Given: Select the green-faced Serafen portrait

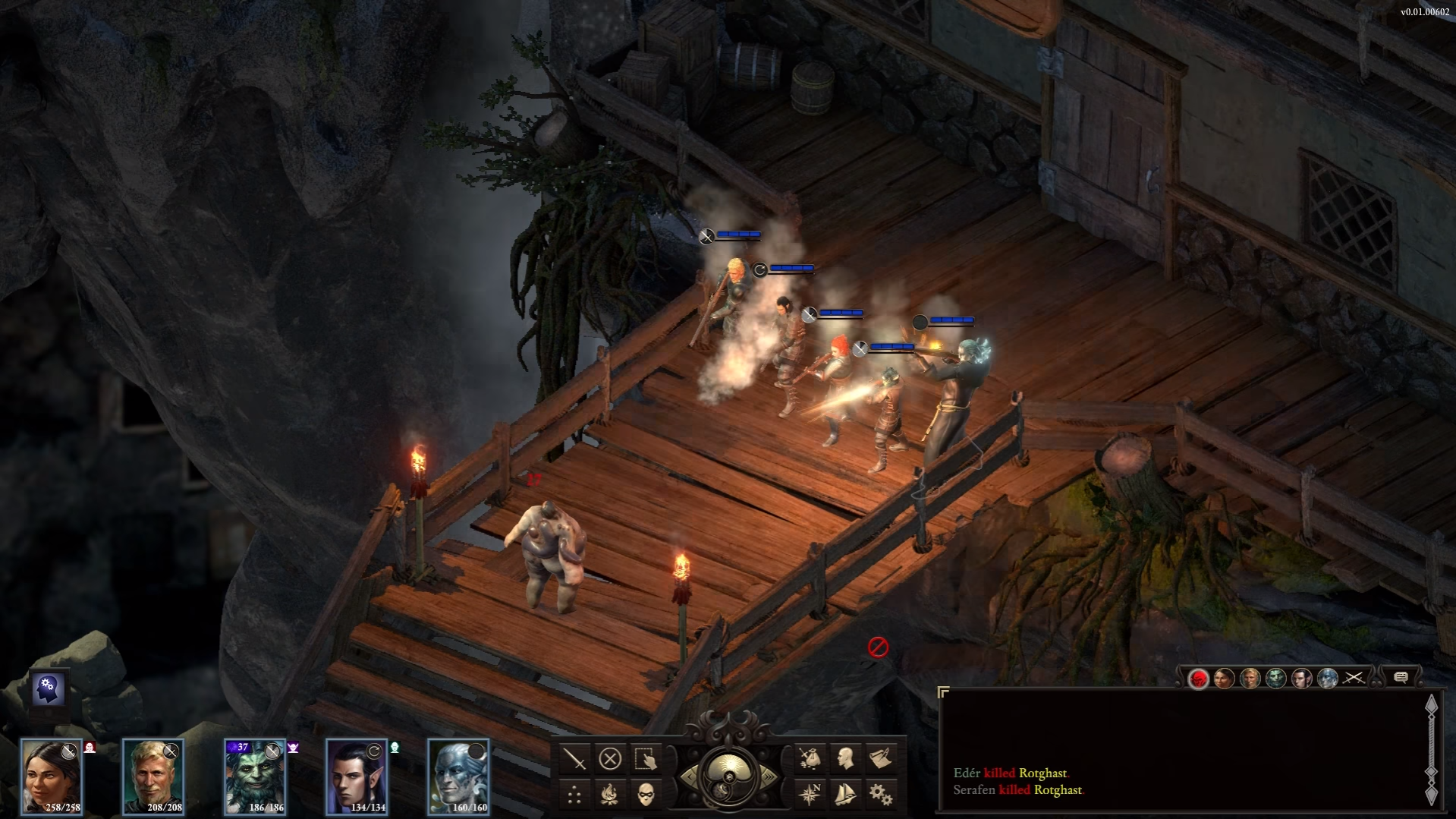Looking at the screenshot, I should pos(255,776).
